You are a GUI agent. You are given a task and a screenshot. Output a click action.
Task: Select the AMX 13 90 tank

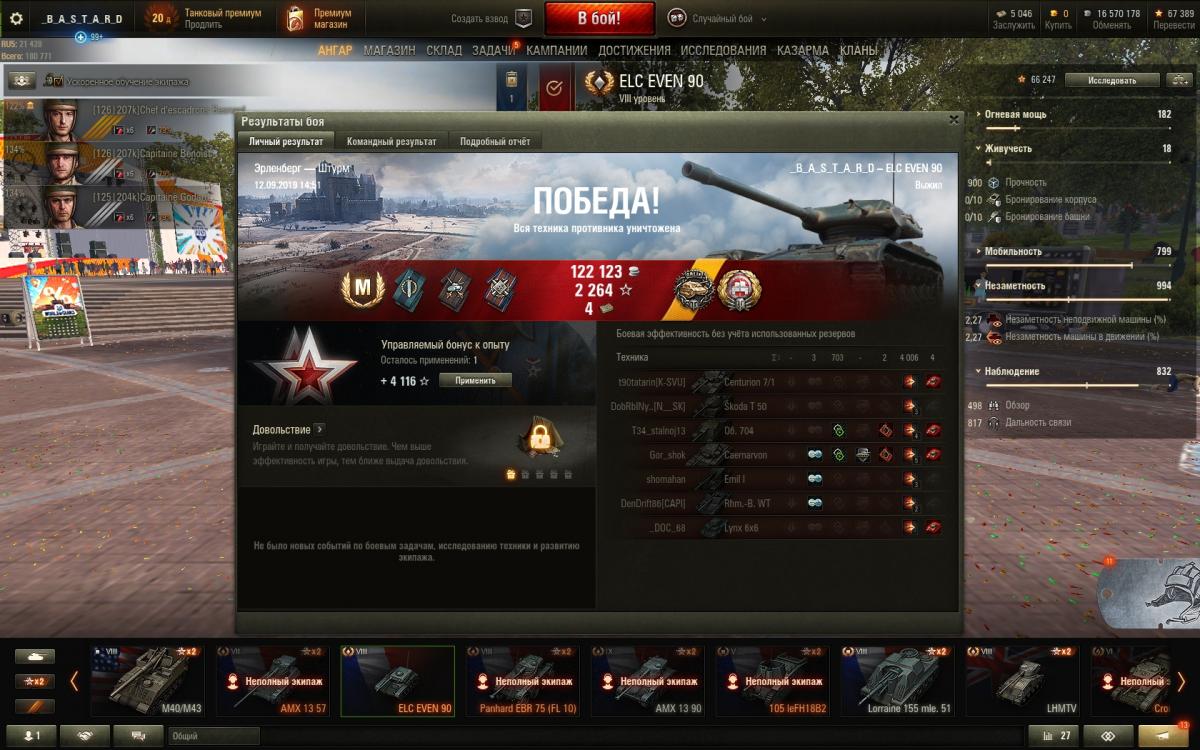(647, 681)
